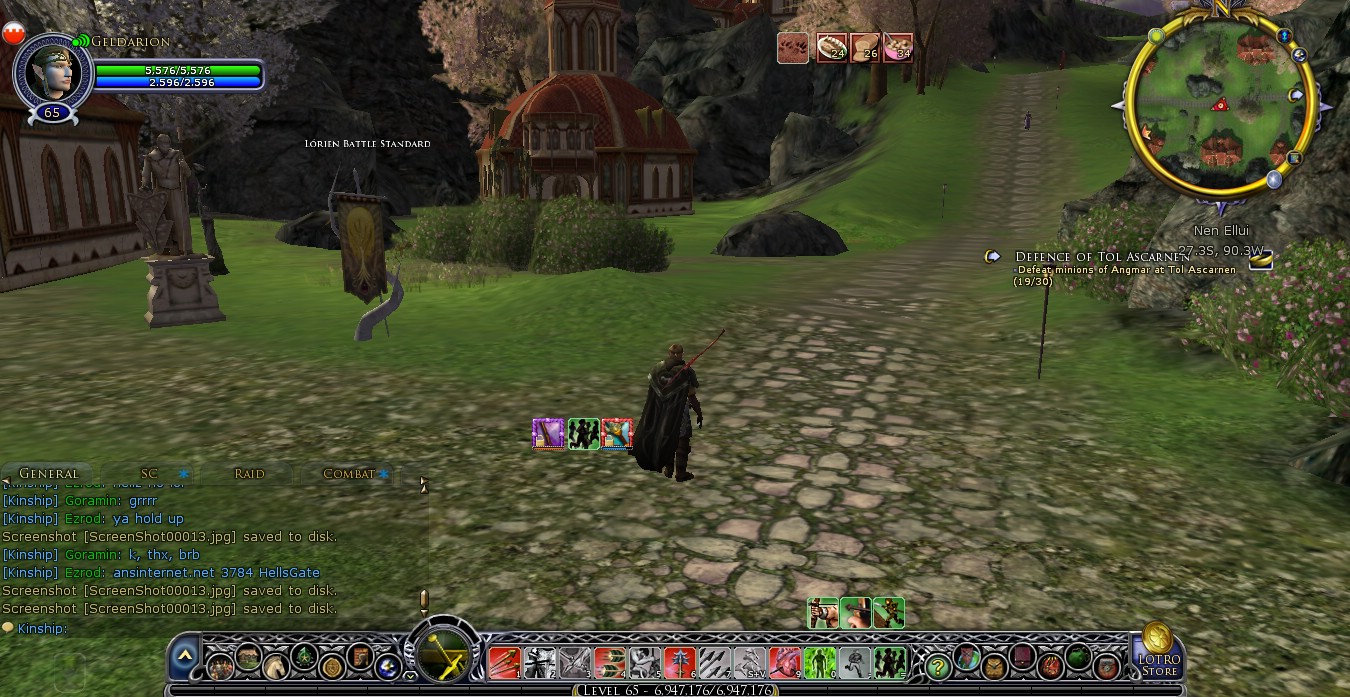
Task: Use the archer drawing bow skill icon
Action: pos(823,612)
